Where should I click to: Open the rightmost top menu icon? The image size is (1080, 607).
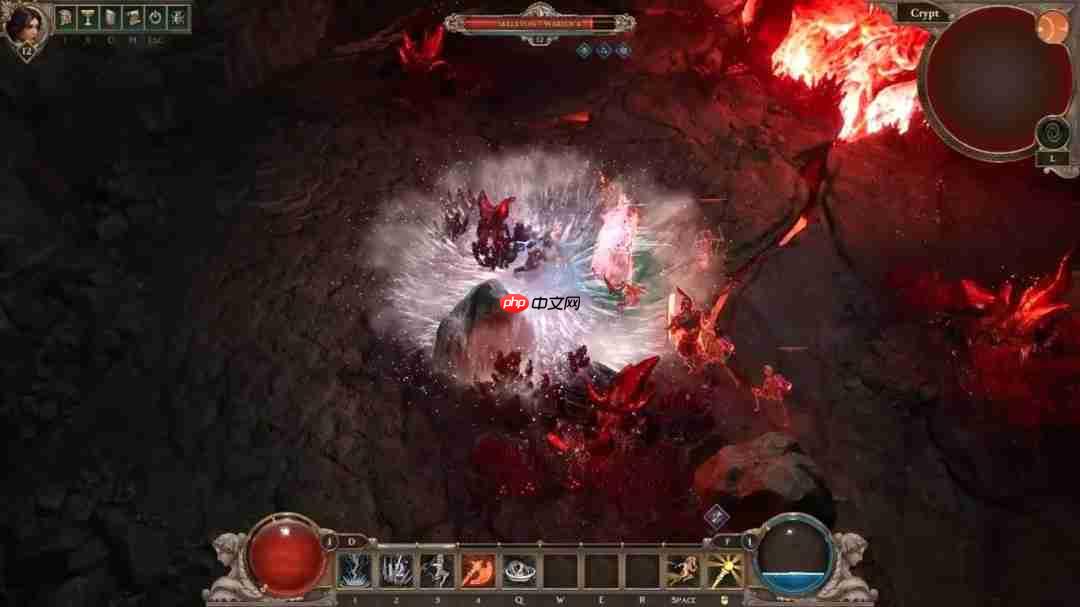pyautogui.click(x=177, y=17)
